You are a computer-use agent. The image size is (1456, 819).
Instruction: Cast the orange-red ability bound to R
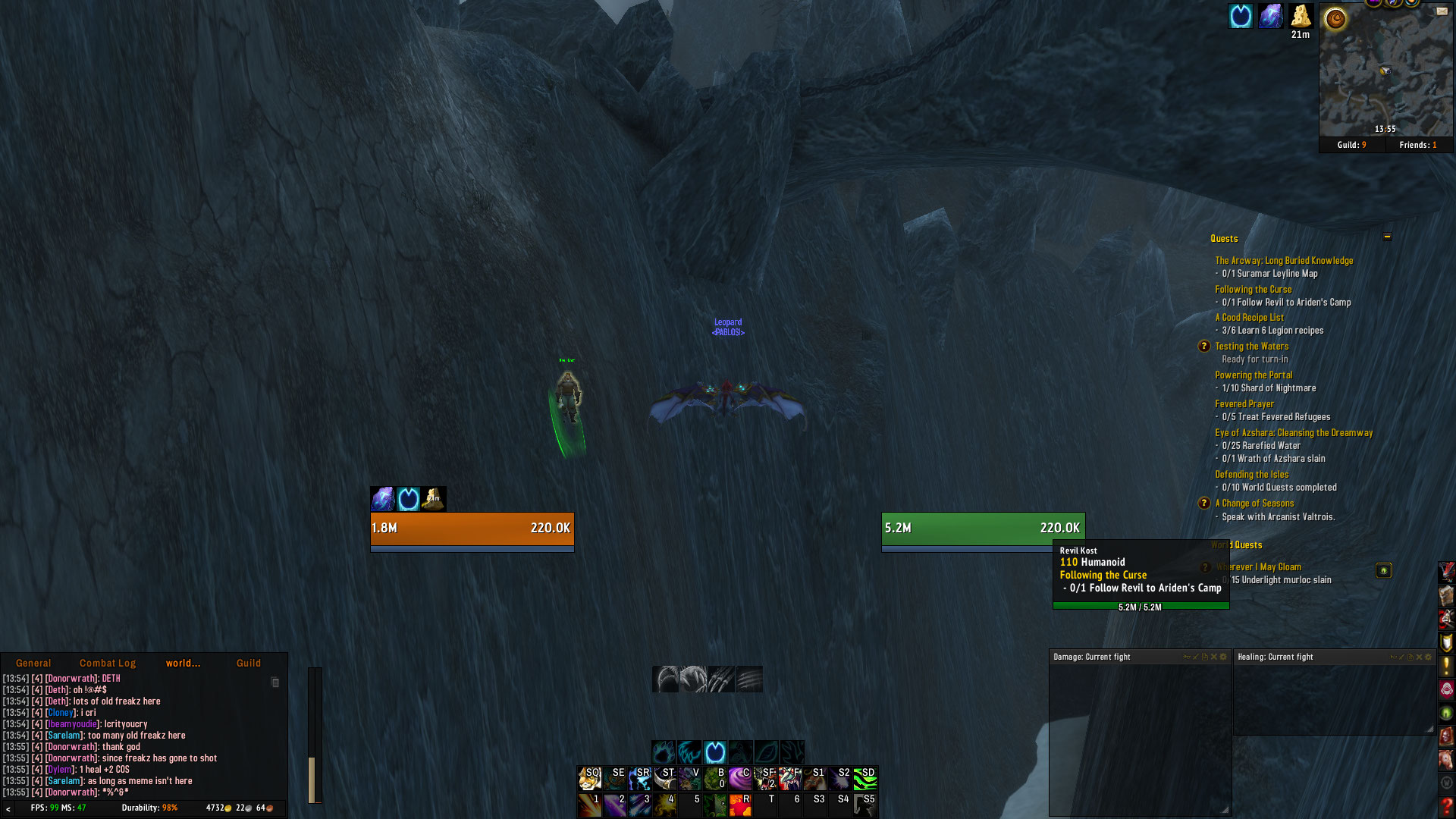tap(739, 805)
